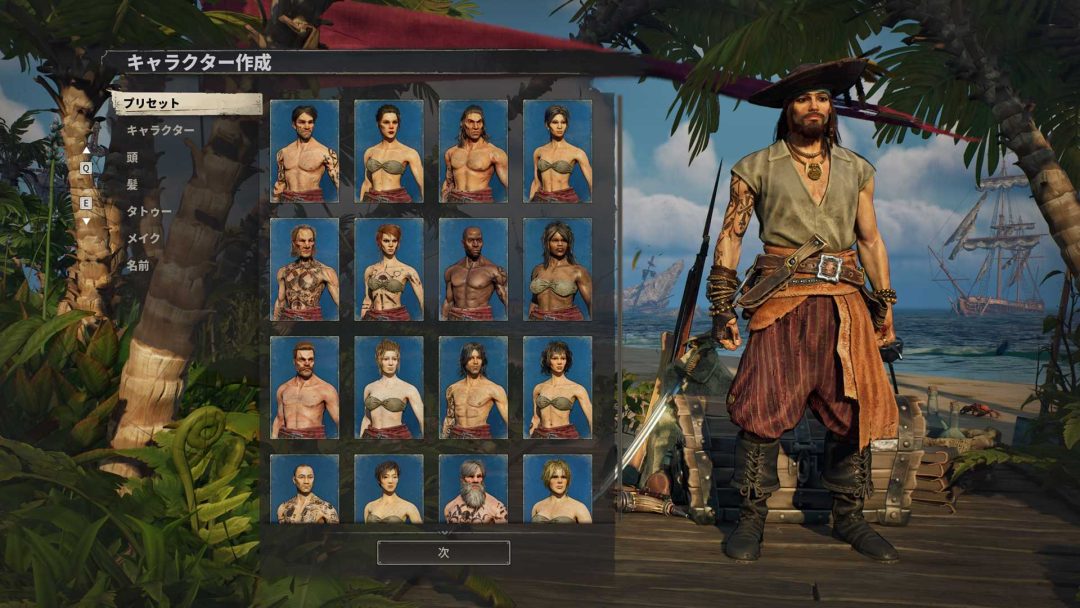1080x608 pixels.
Task: Choose the red-bearded shirtless man preset
Action: [304, 387]
